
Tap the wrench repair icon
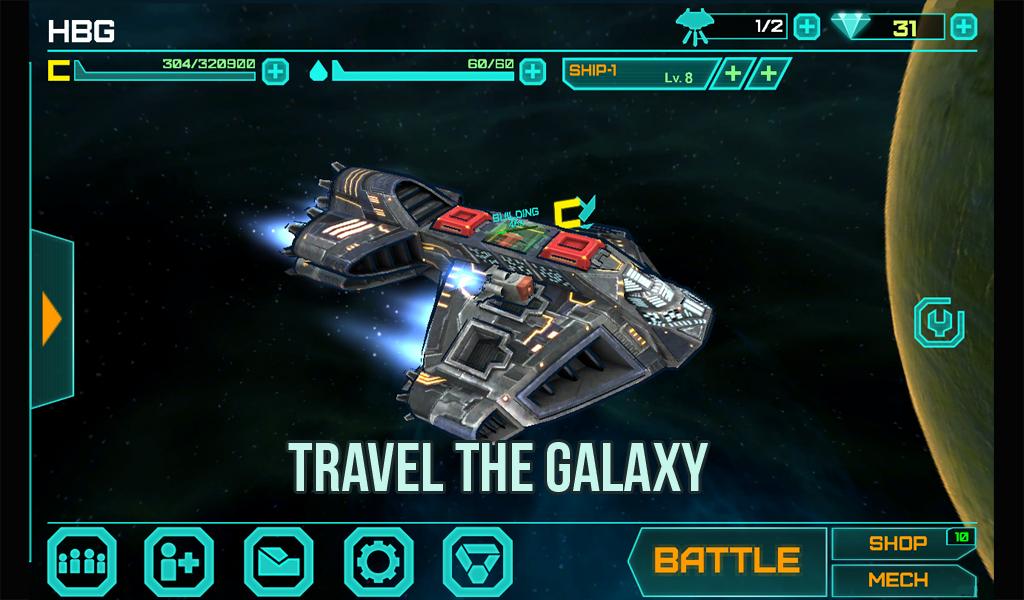tap(939, 323)
